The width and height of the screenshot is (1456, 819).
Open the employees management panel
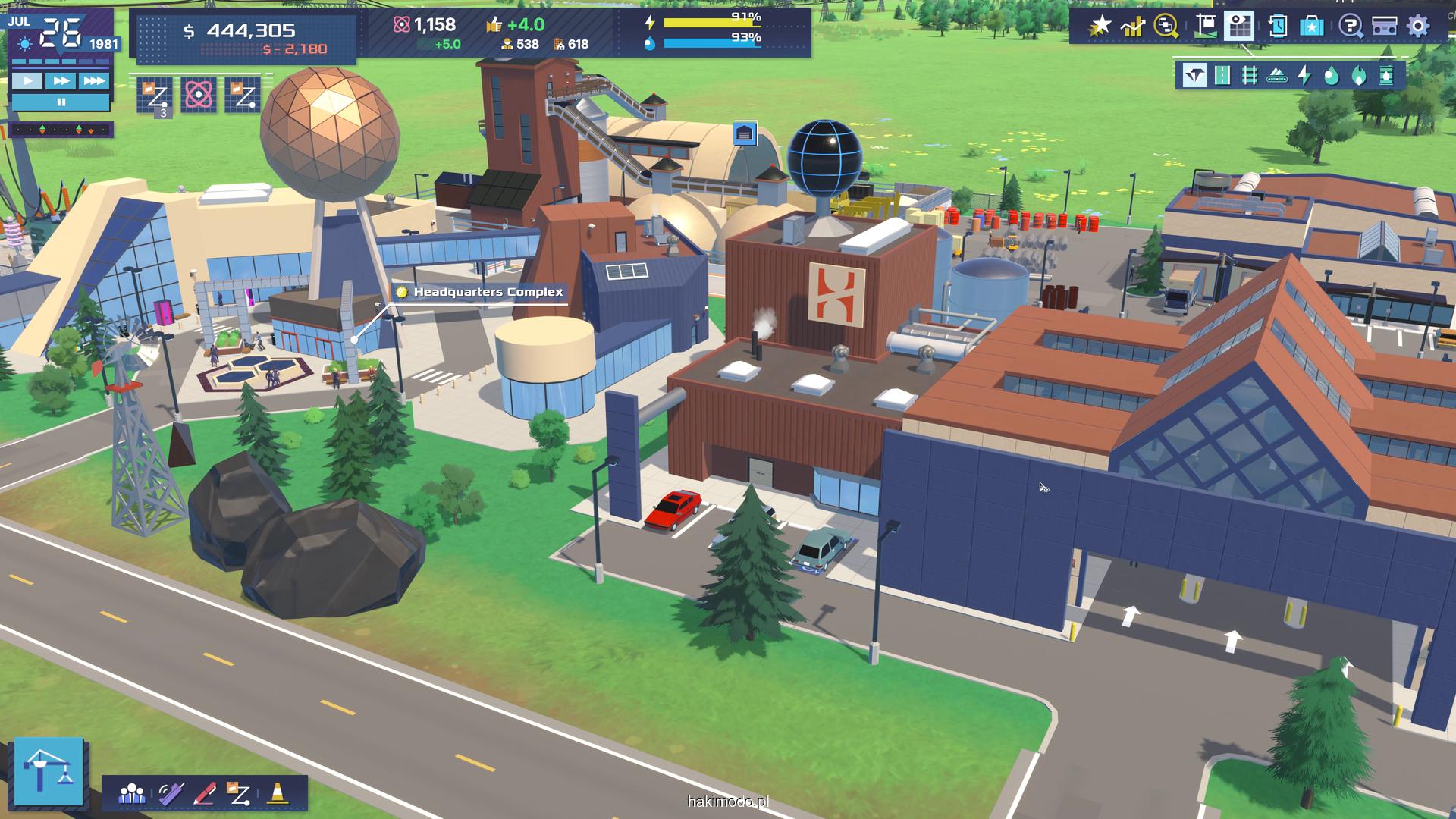(132, 793)
